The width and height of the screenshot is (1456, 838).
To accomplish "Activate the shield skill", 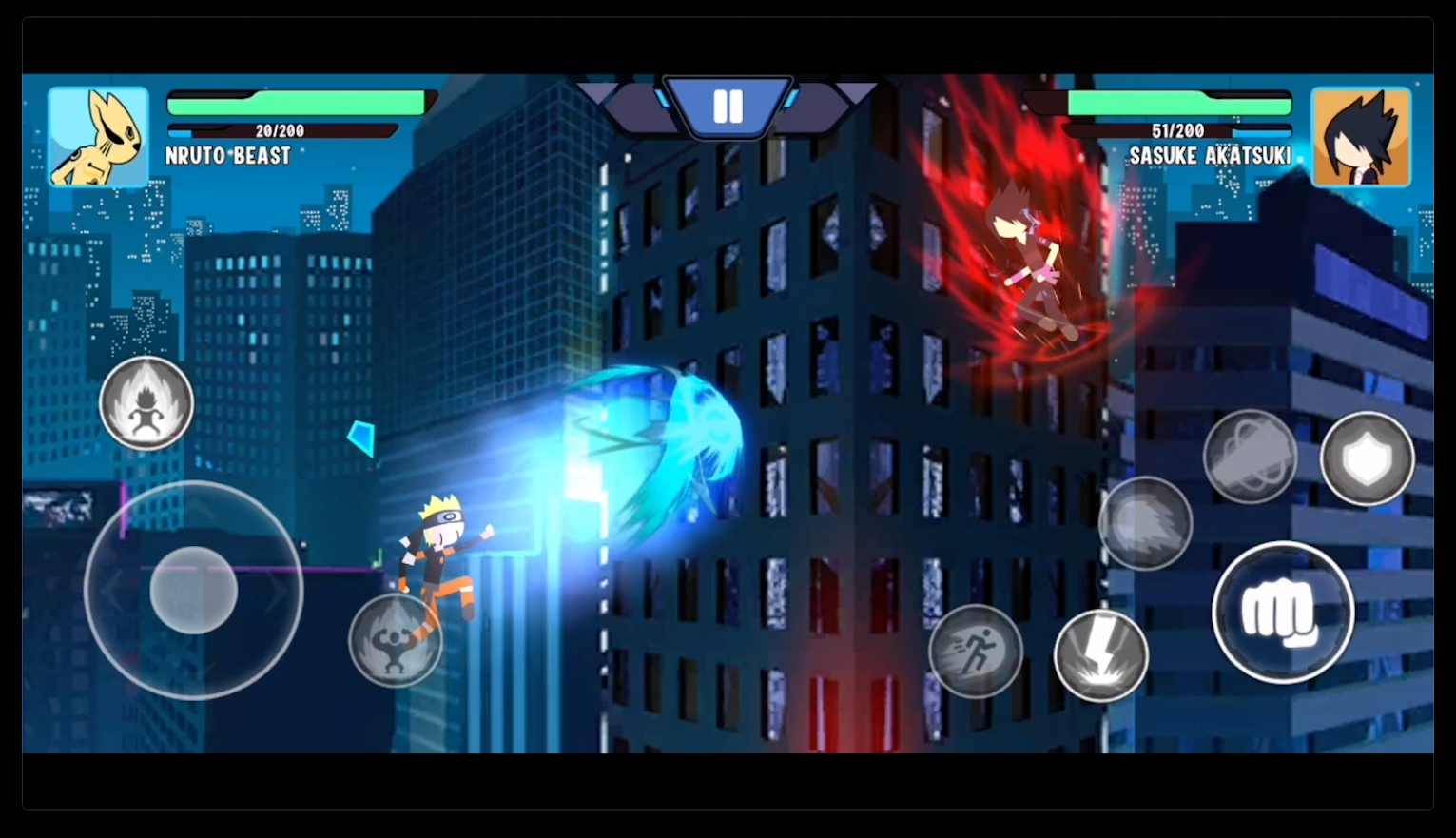I will pos(1367,459).
